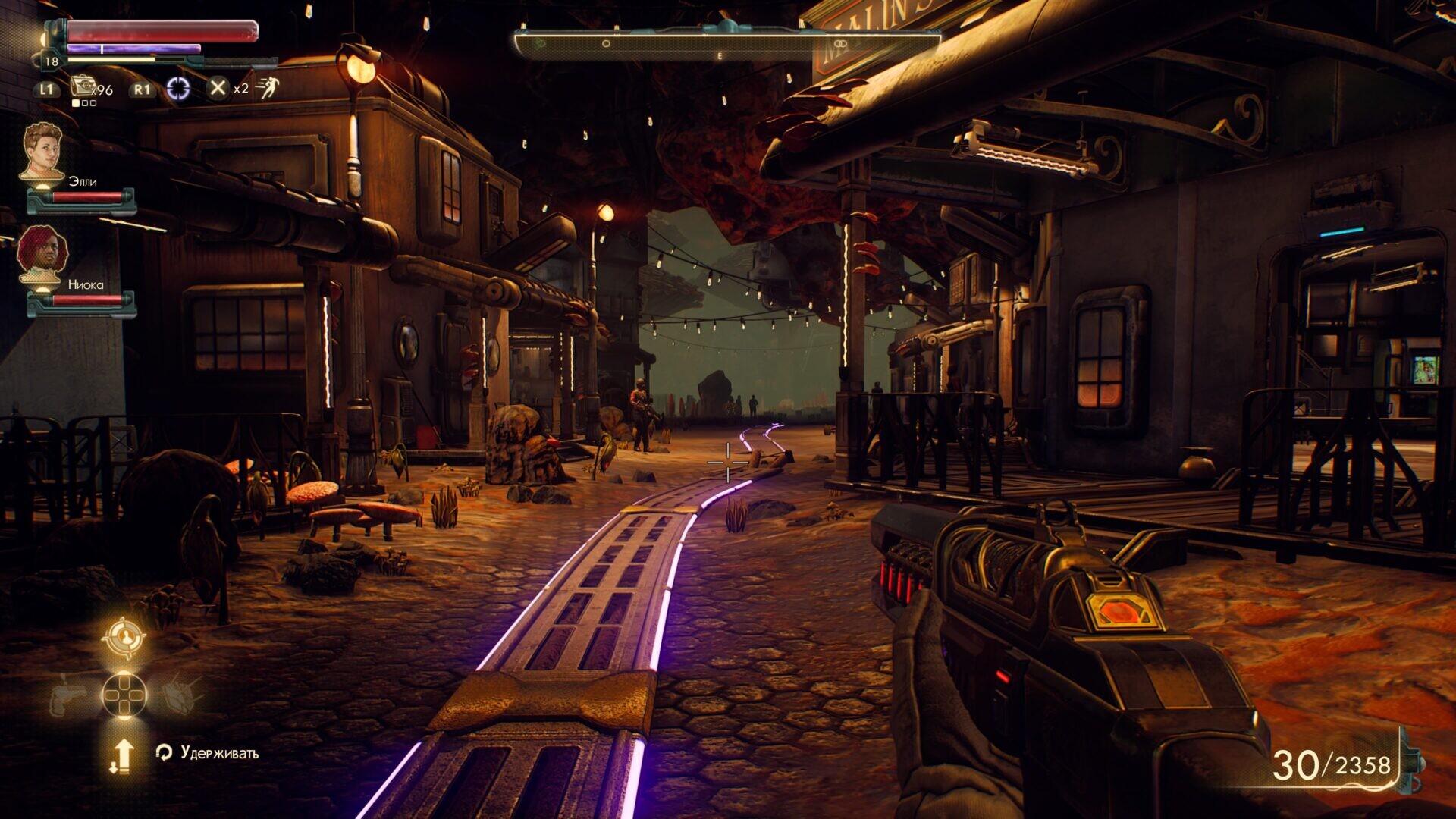Select Элли's companion portrait
This screenshot has height=819, width=1456.
click(42, 152)
